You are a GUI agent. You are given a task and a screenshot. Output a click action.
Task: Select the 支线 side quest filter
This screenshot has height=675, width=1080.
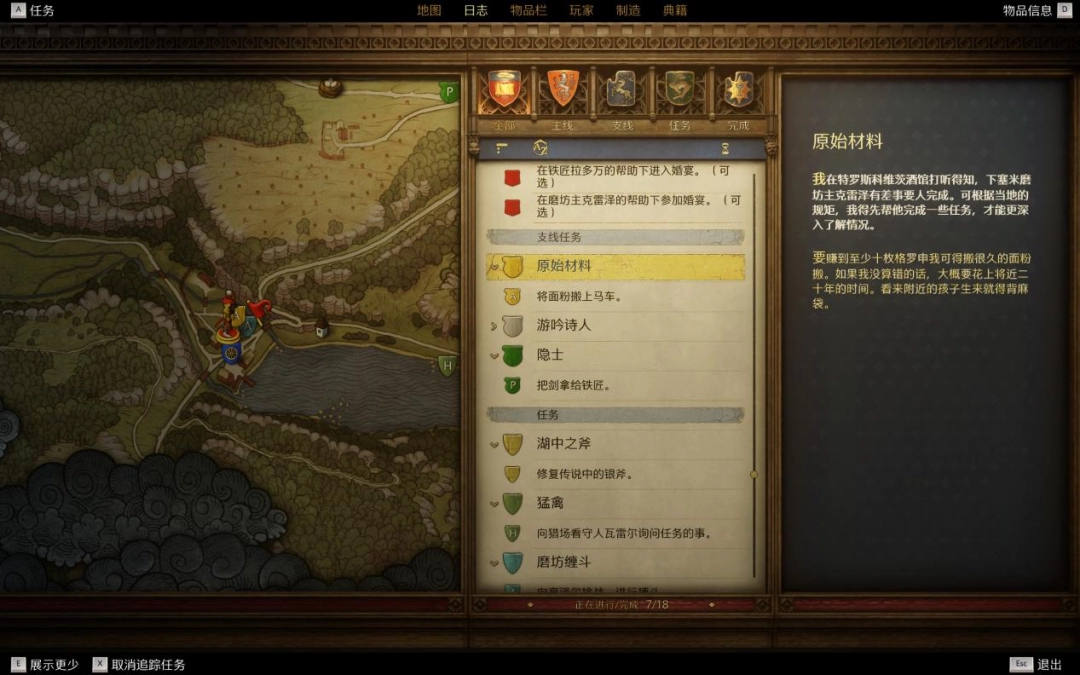[x=622, y=91]
